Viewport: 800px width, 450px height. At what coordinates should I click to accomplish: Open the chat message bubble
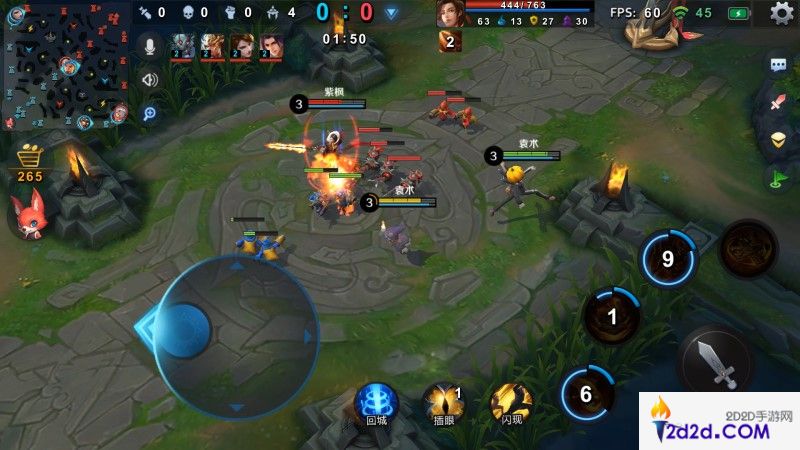[779, 66]
